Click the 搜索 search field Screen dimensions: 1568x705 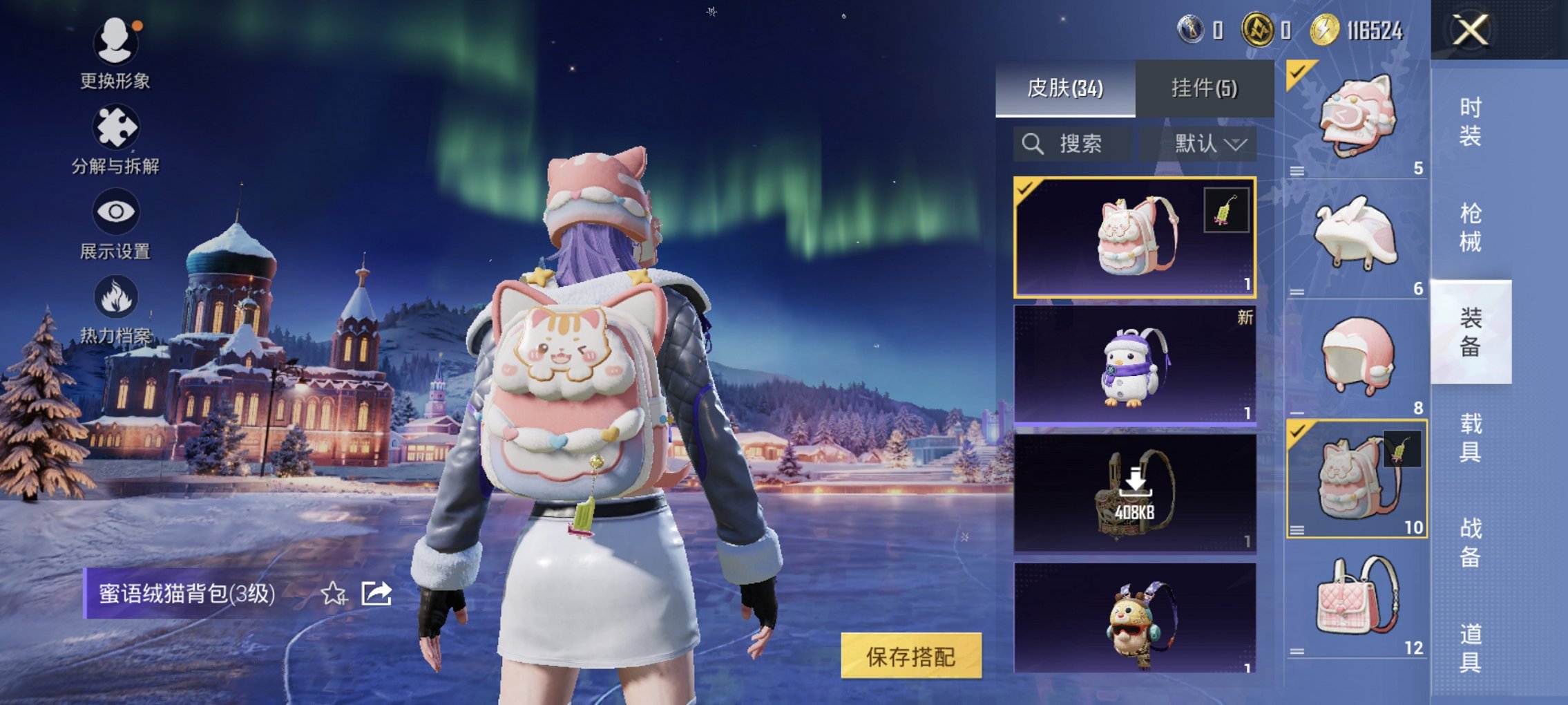pos(1073,144)
